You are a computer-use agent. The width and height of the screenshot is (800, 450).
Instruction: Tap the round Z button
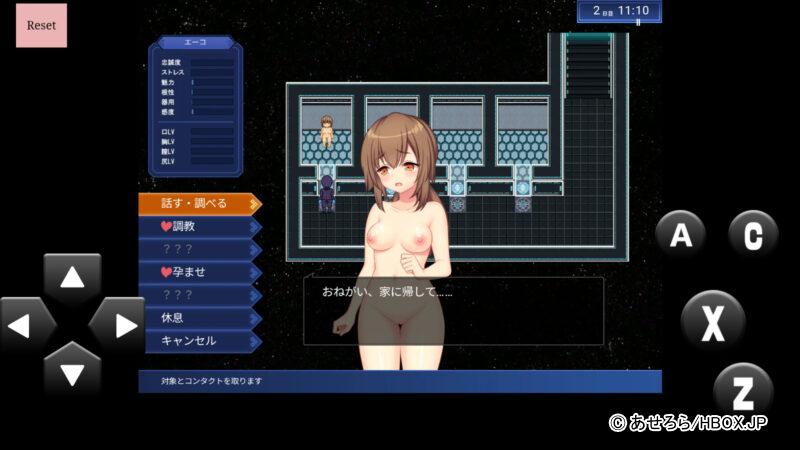pos(743,389)
